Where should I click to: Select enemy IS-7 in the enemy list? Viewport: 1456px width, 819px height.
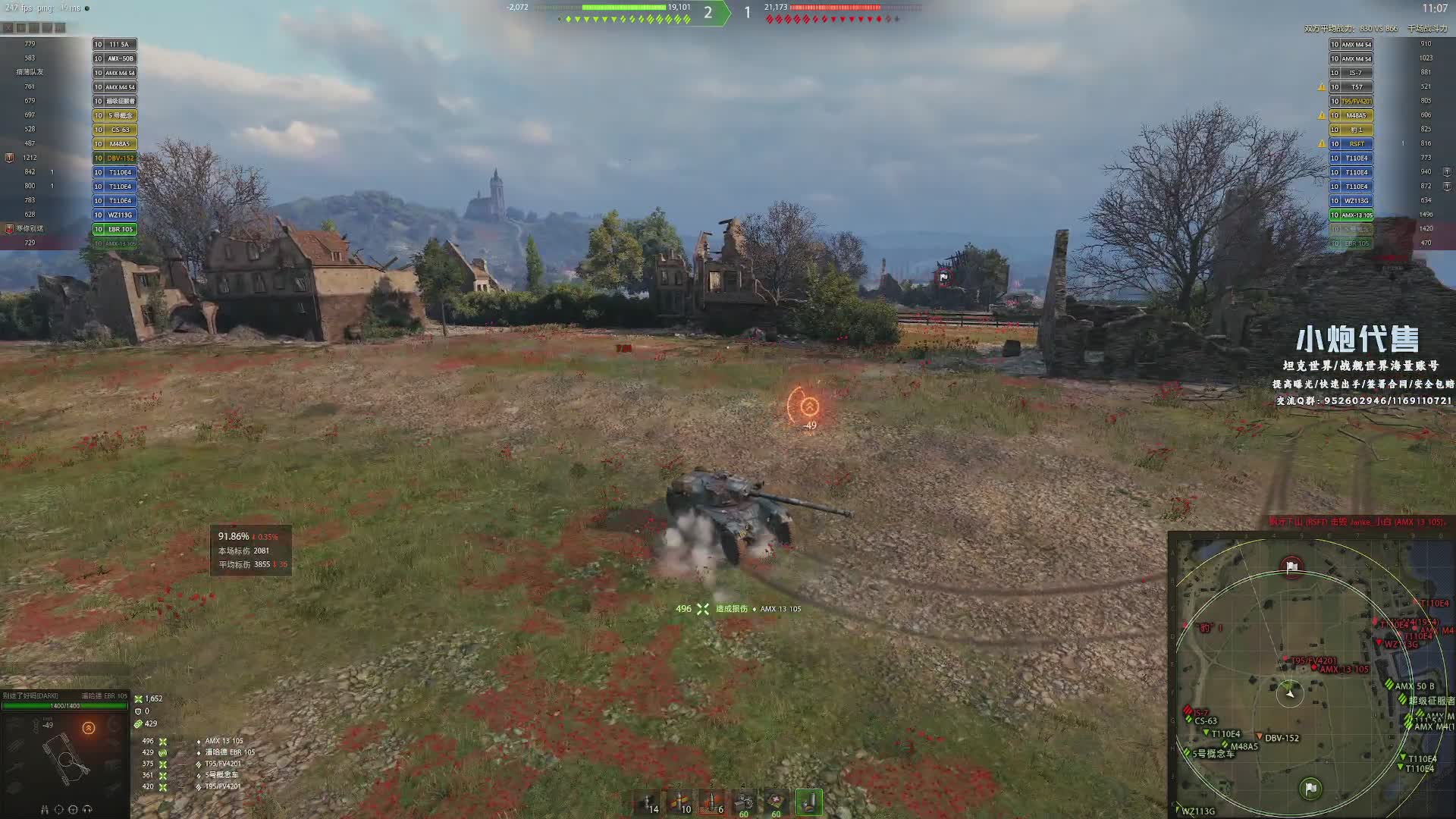1351,73
